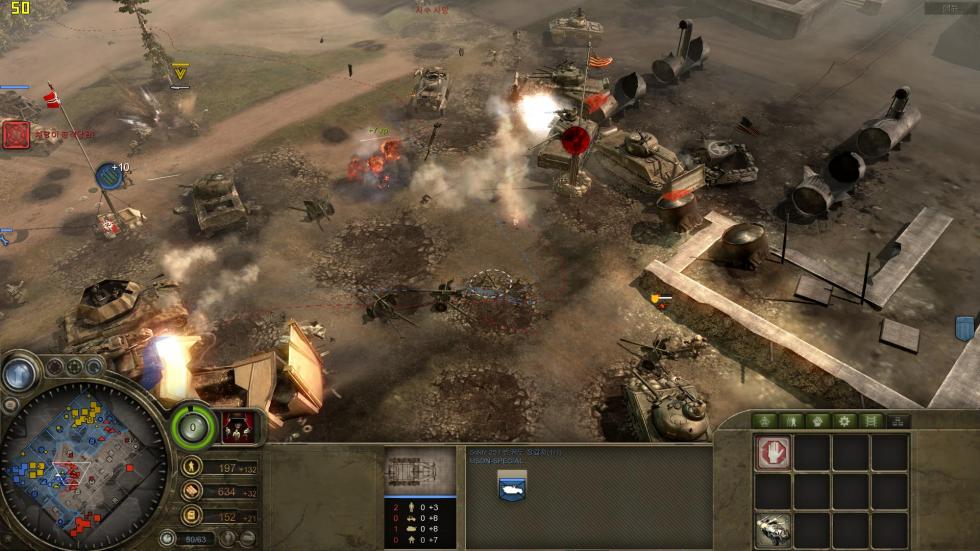Select the blue tank unit badge

click(x=512, y=485)
